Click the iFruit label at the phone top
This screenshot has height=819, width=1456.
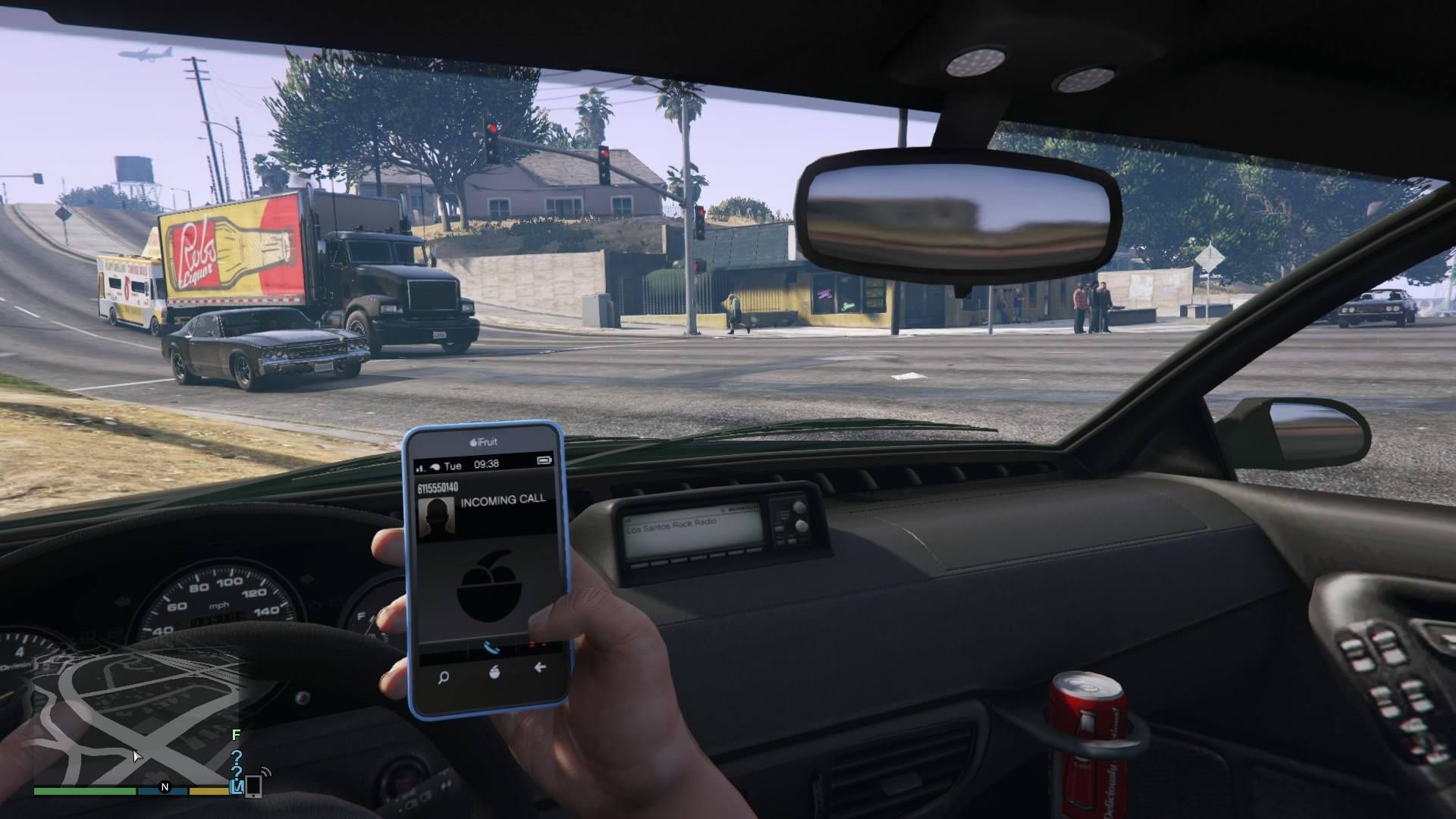pos(482,442)
